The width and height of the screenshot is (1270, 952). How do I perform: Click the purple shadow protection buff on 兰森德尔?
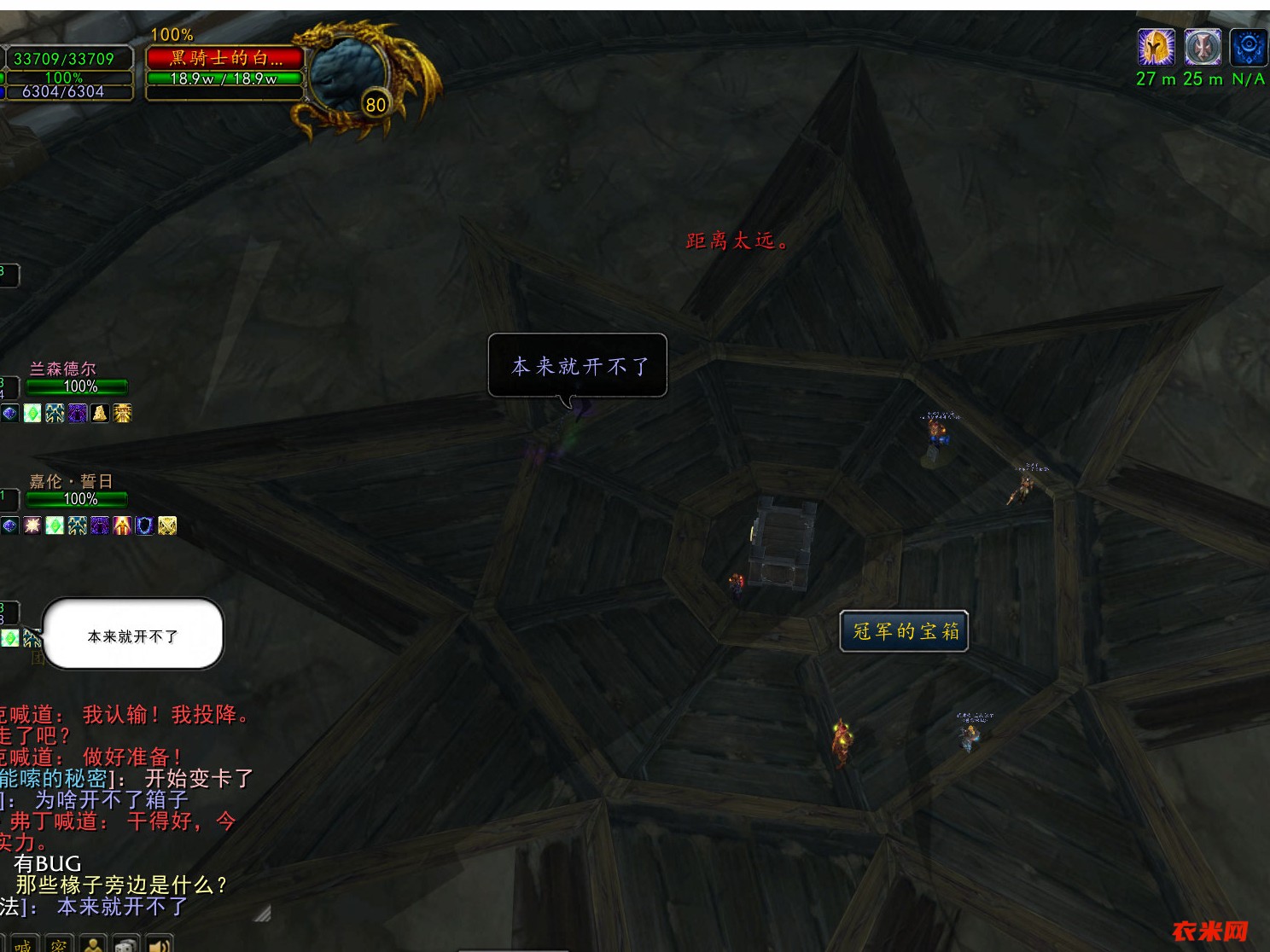click(77, 413)
